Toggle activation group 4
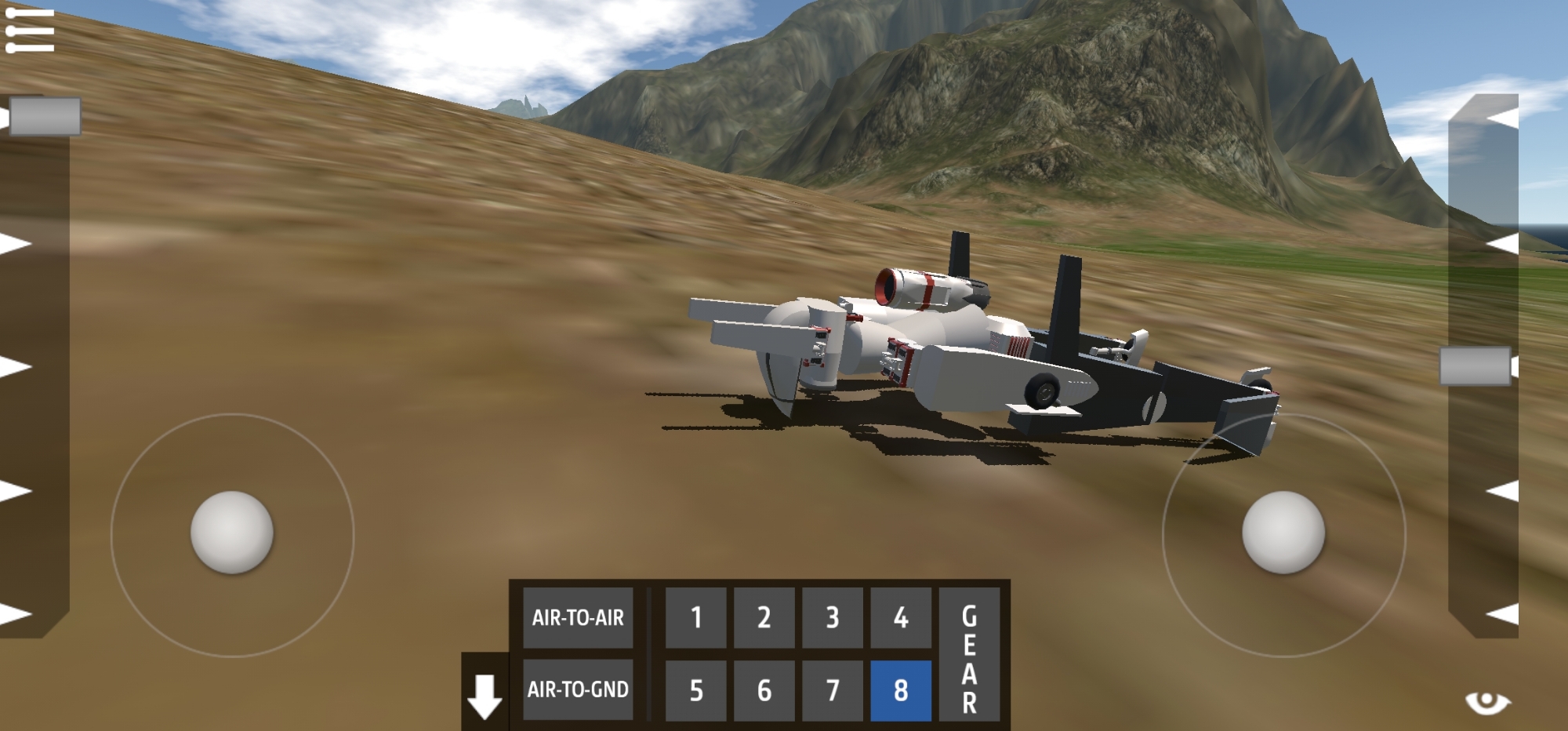 (901, 618)
